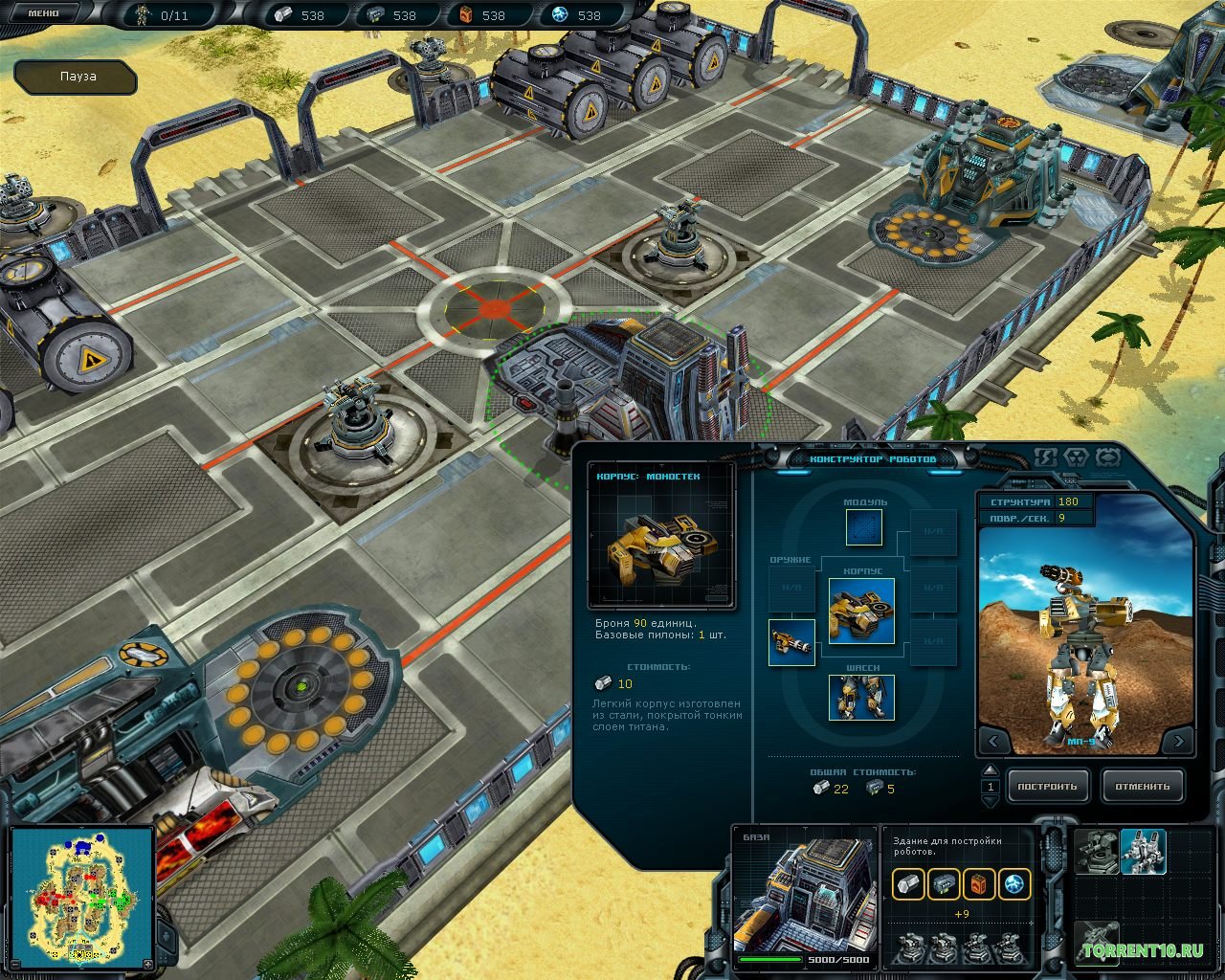Click the lightning icon atop the constructor
1225x980 pixels.
[1046, 457]
